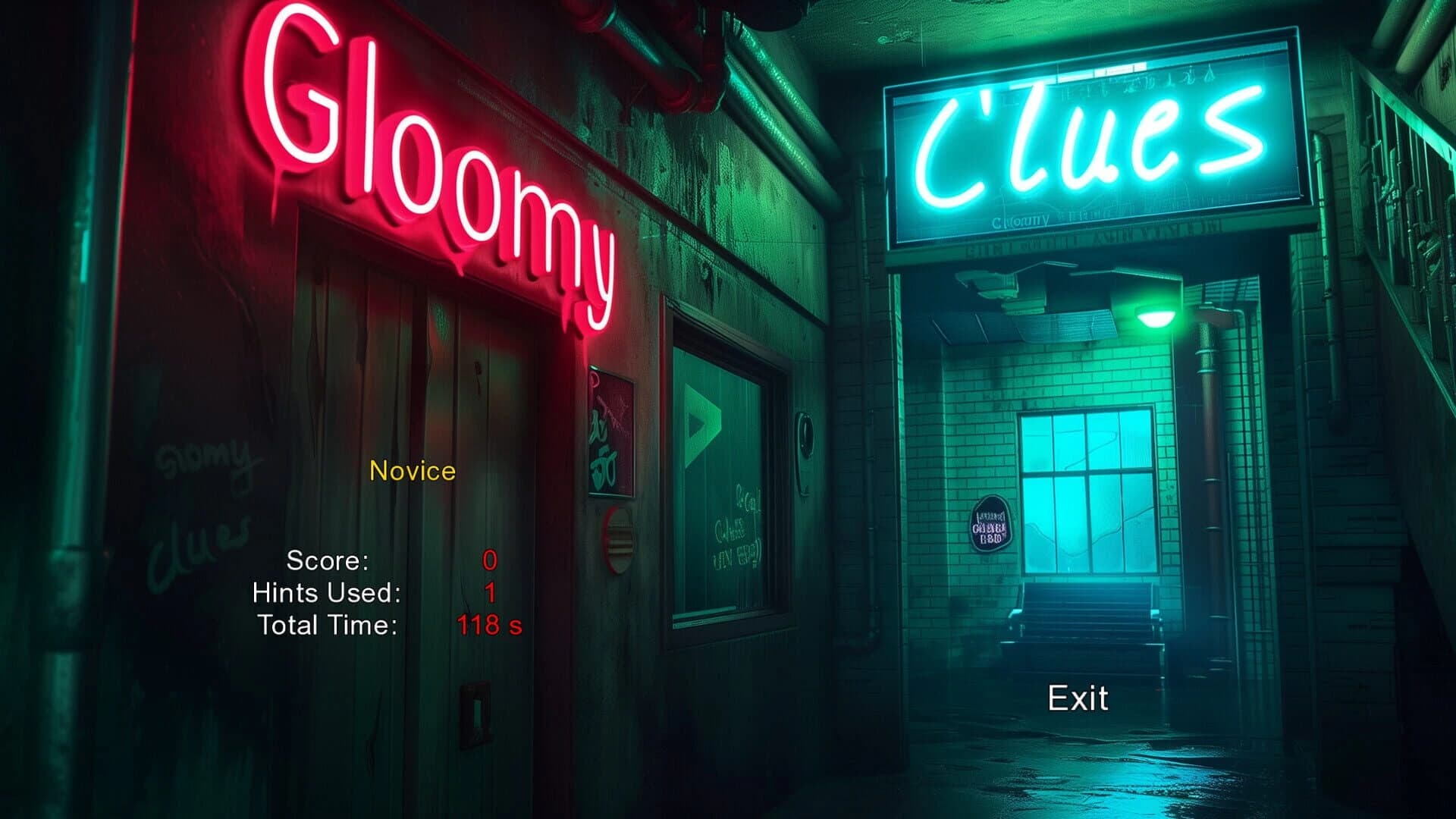
Task: Click the Score row label
Action: [x=326, y=563]
